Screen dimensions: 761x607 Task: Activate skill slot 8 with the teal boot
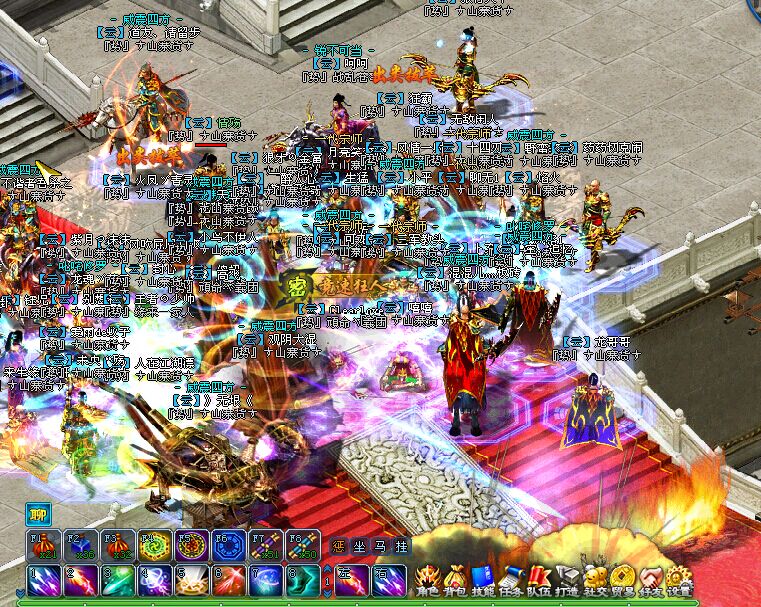[x=303, y=581]
